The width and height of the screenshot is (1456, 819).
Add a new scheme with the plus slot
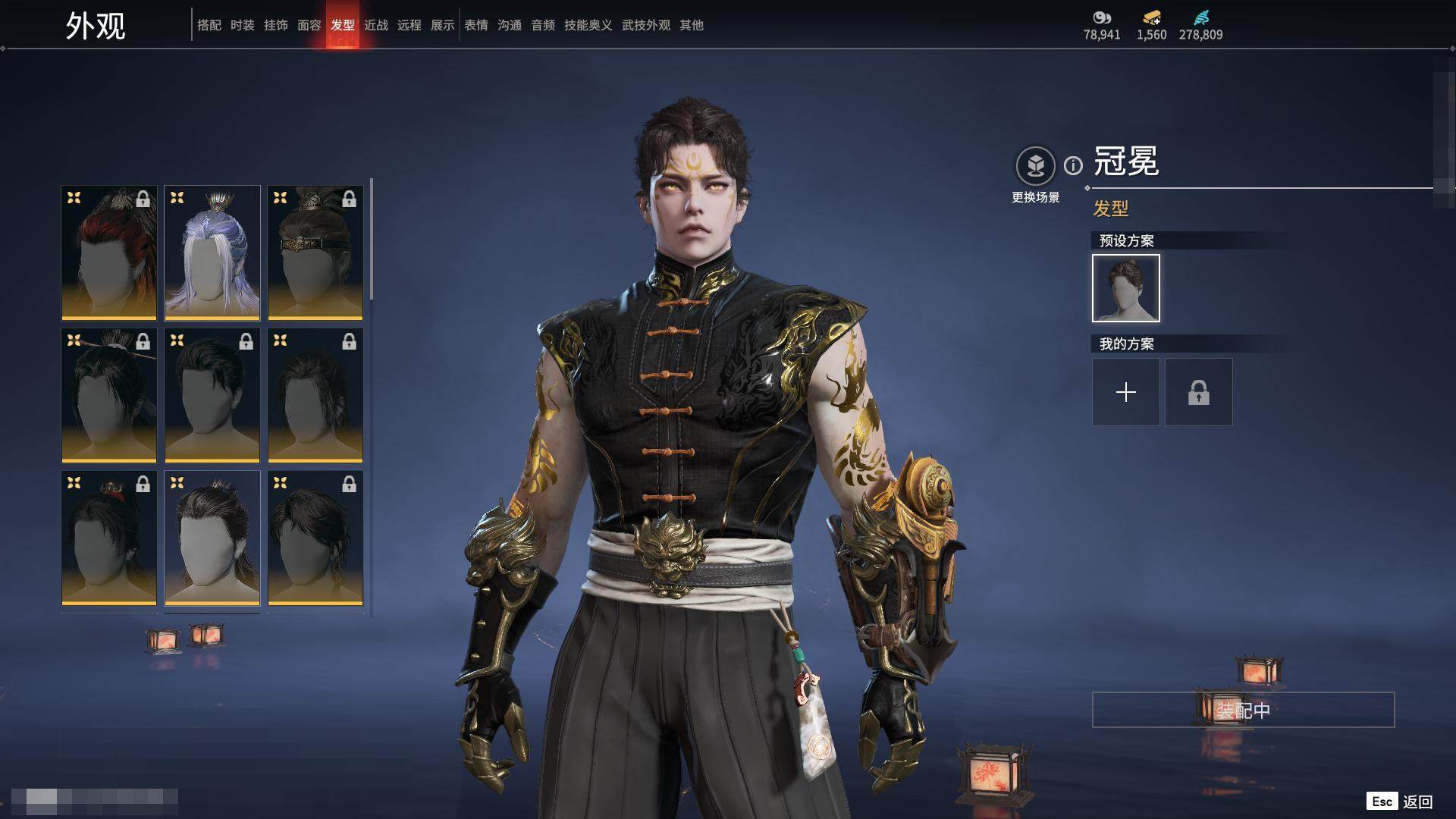pos(1125,392)
